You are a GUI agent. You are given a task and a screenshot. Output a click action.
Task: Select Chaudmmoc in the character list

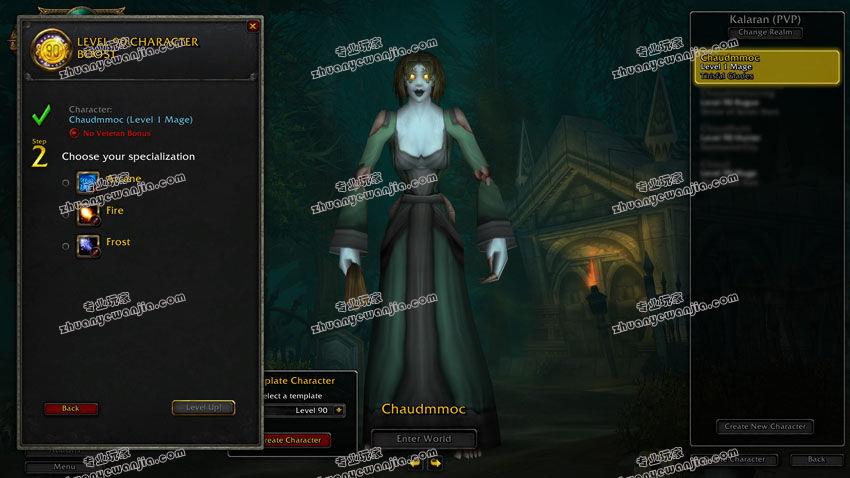click(x=767, y=67)
